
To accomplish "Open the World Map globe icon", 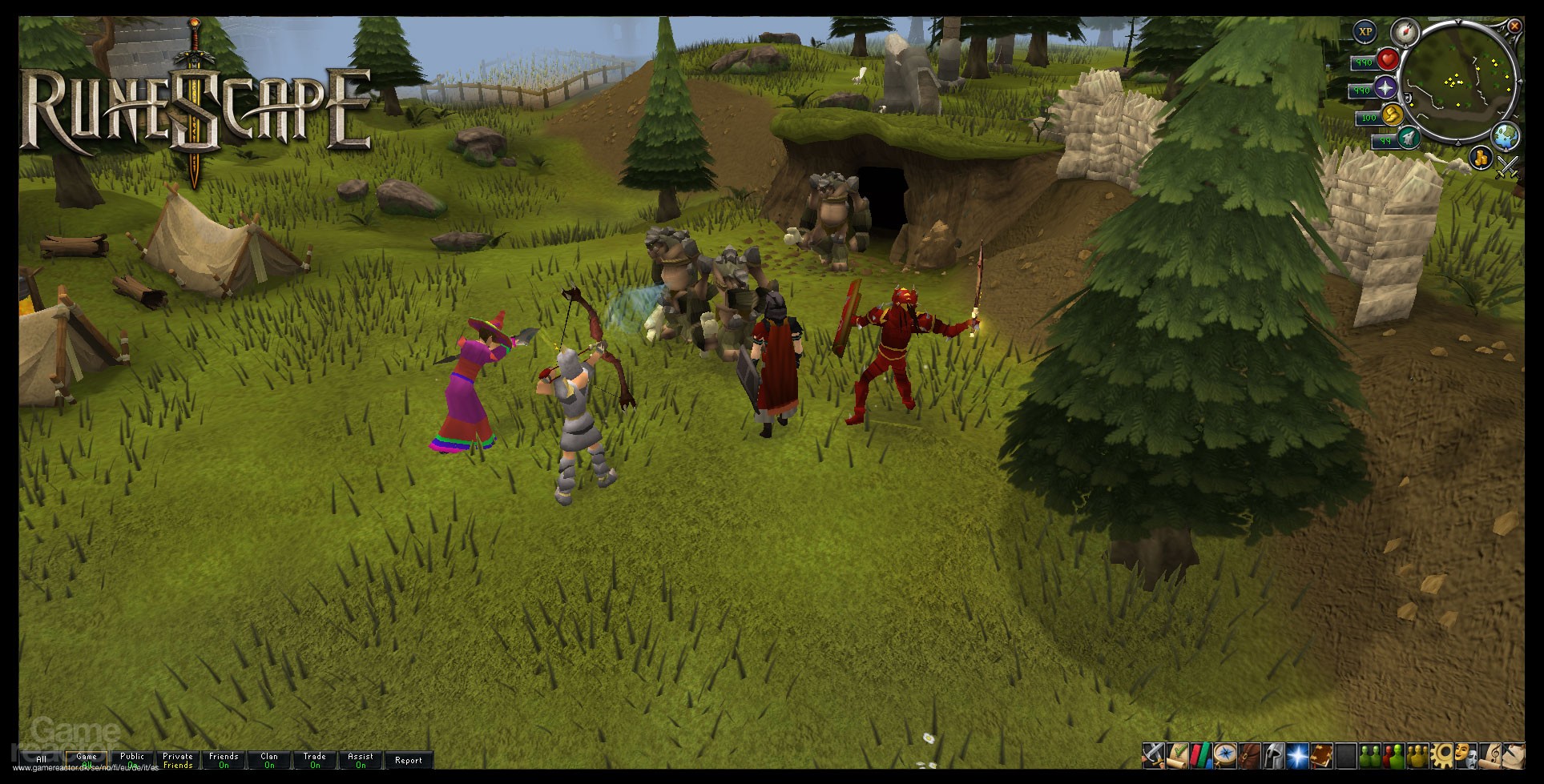I will click(x=1507, y=138).
